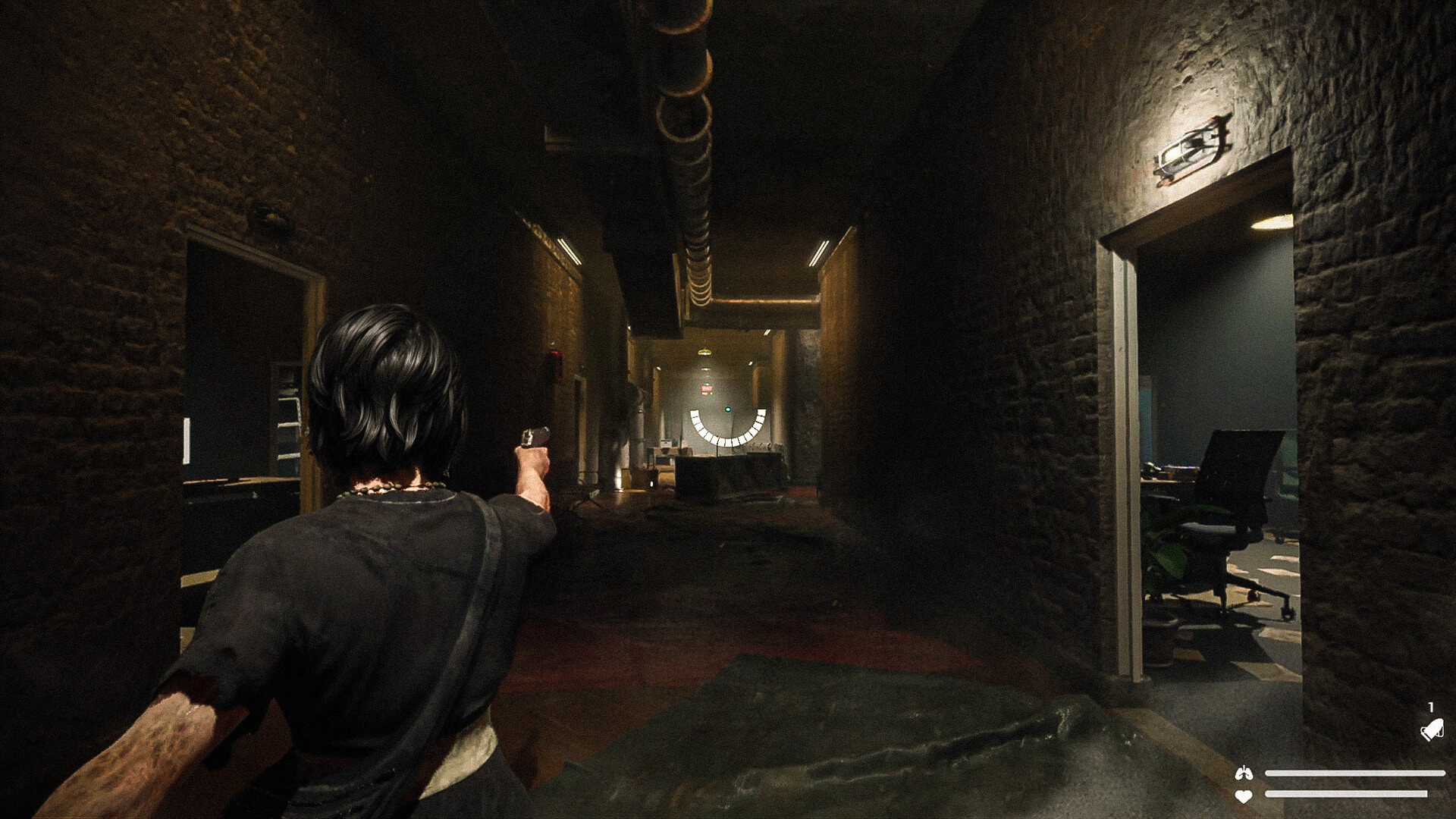Click the throwable count number showing 1
The width and height of the screenshot is (1456, 819).
coord(1430,707)
